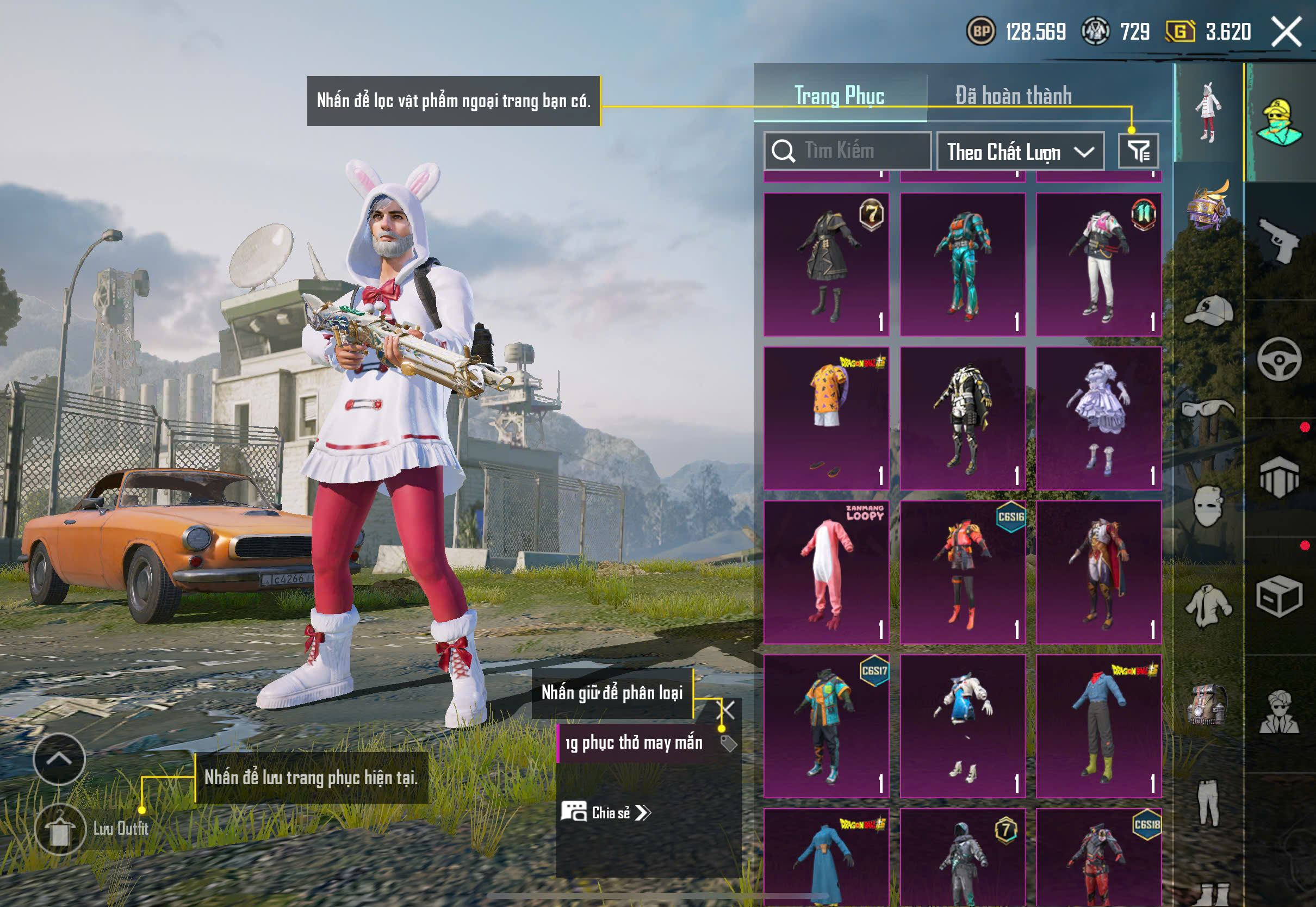Select the teal armored suit outfit
Image resolution: width=1316 pixels, height=907 pixels.
coord(963,264)
